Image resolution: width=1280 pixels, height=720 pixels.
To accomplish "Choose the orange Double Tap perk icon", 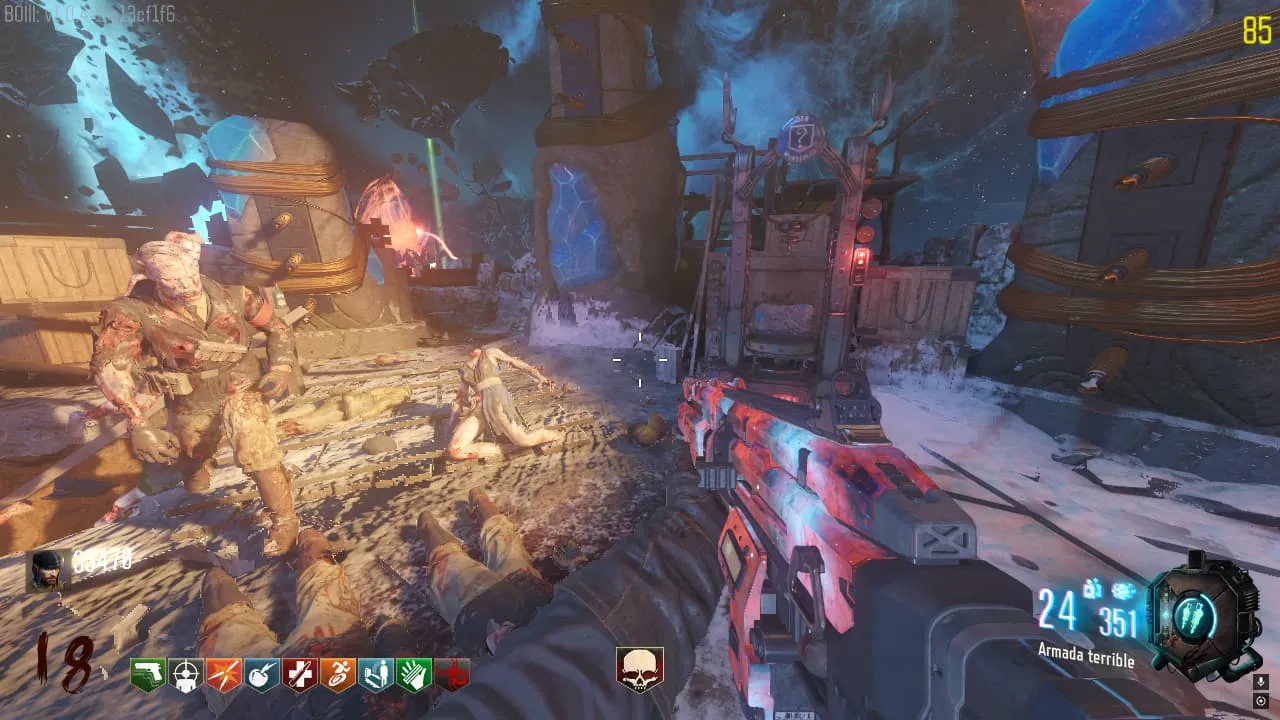I will coord(223,675).
